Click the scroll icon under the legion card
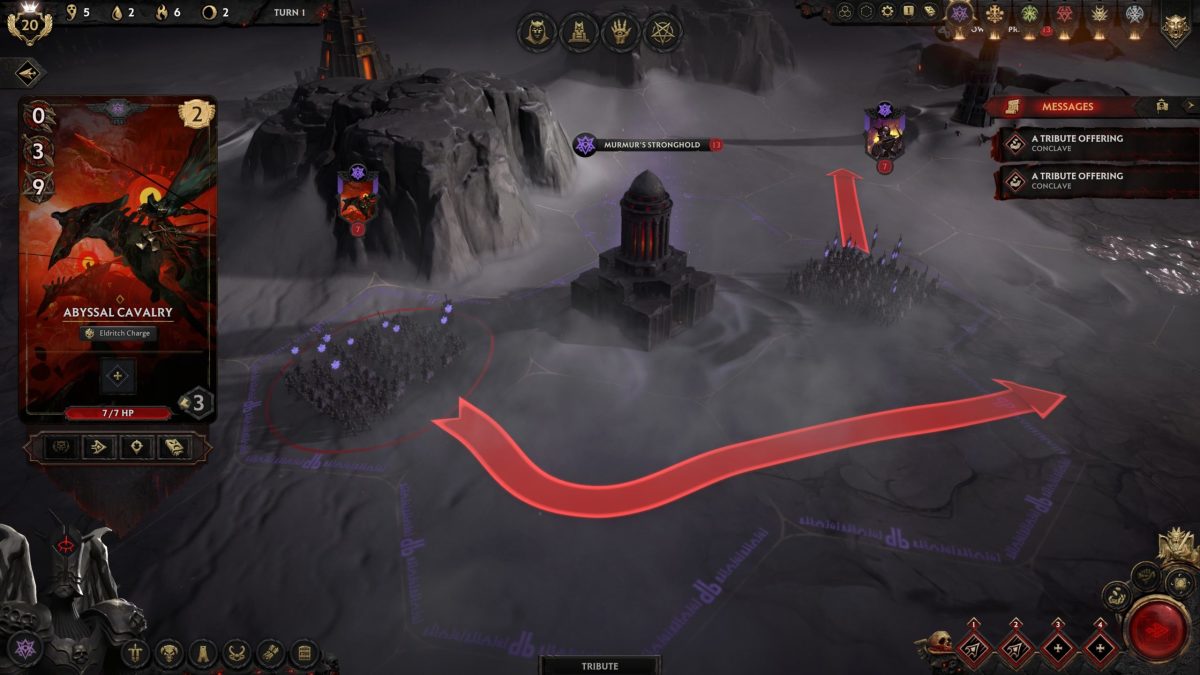This screenshot has width=1200, height=675. pos(174,447)
